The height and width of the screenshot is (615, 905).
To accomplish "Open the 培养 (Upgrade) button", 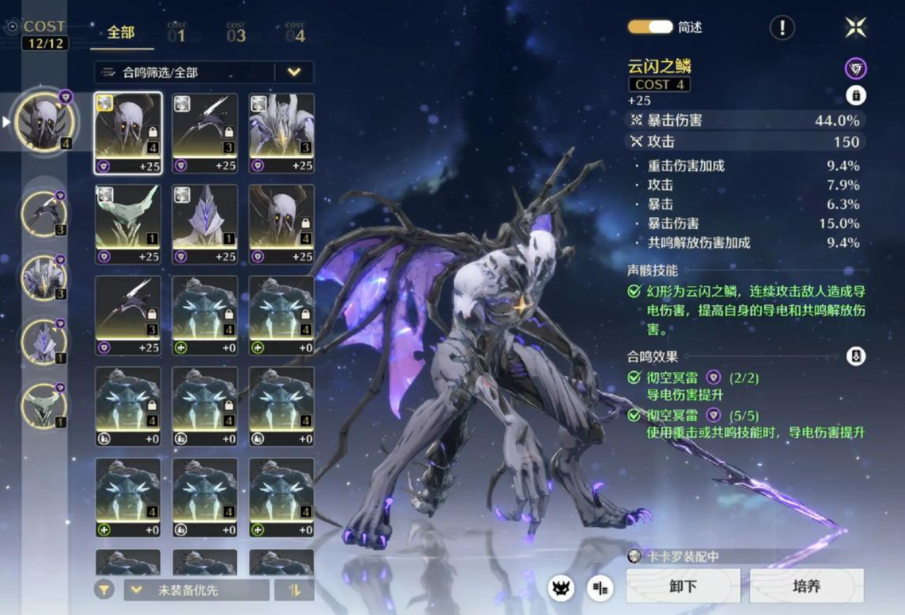I will [x=806, y=586].
